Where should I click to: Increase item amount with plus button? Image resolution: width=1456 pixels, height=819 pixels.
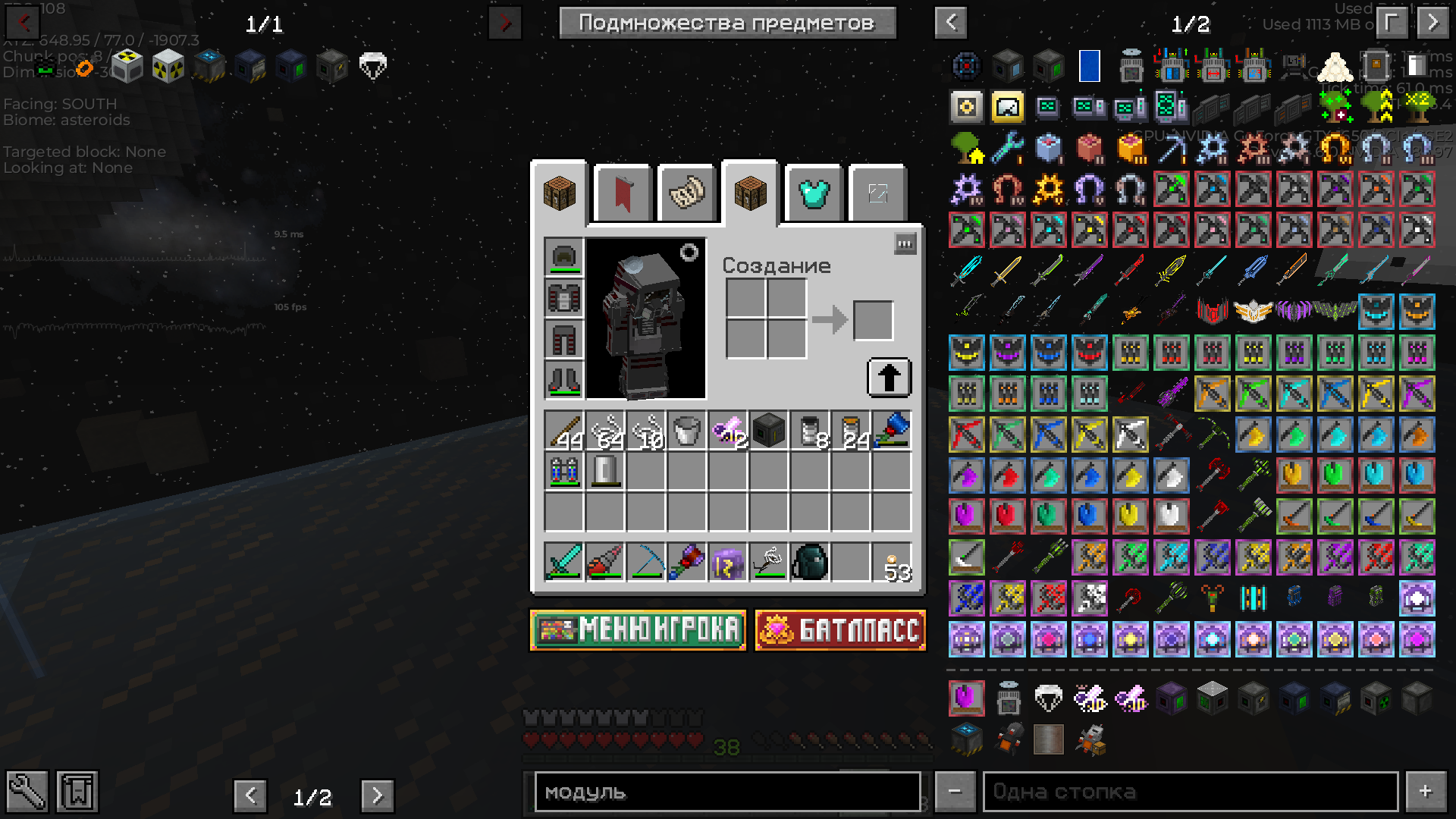pos(1426,792)
